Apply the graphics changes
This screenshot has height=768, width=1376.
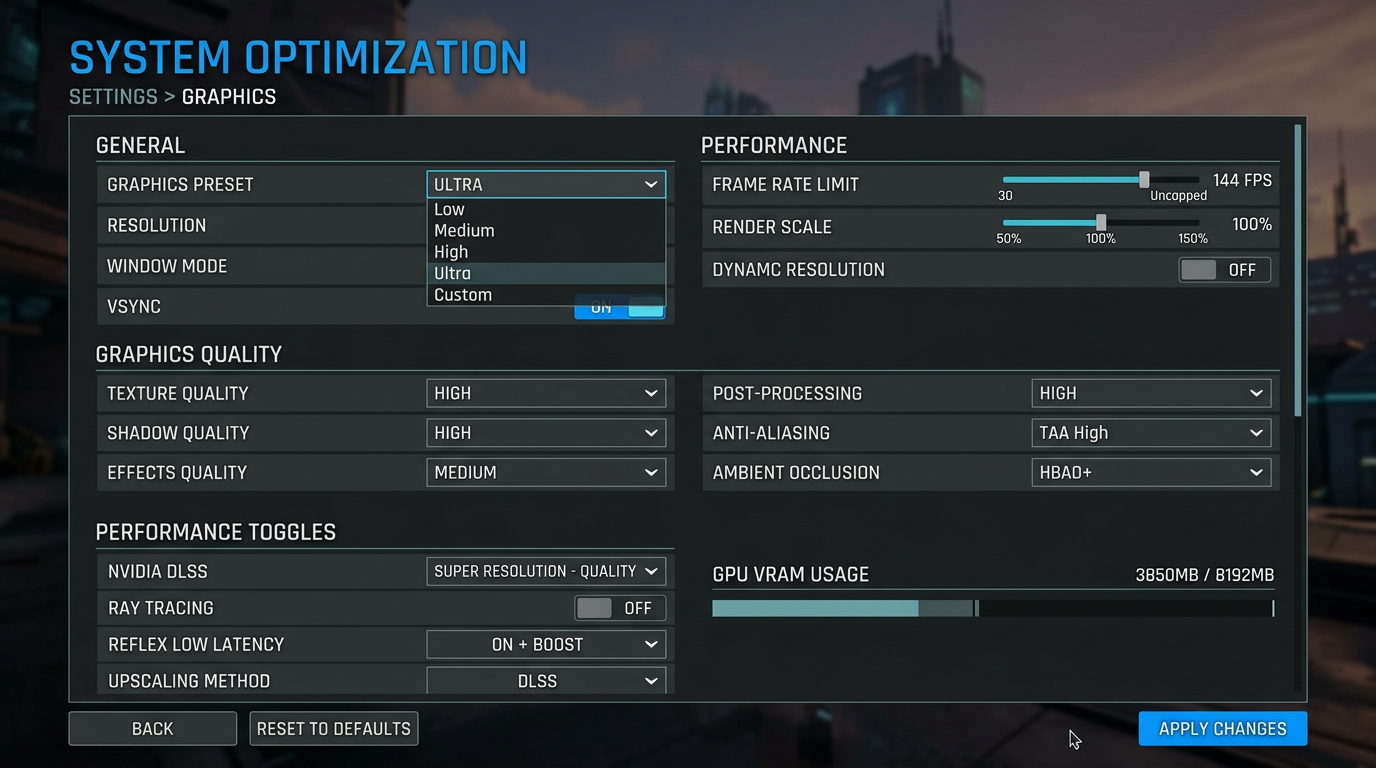1222,729
